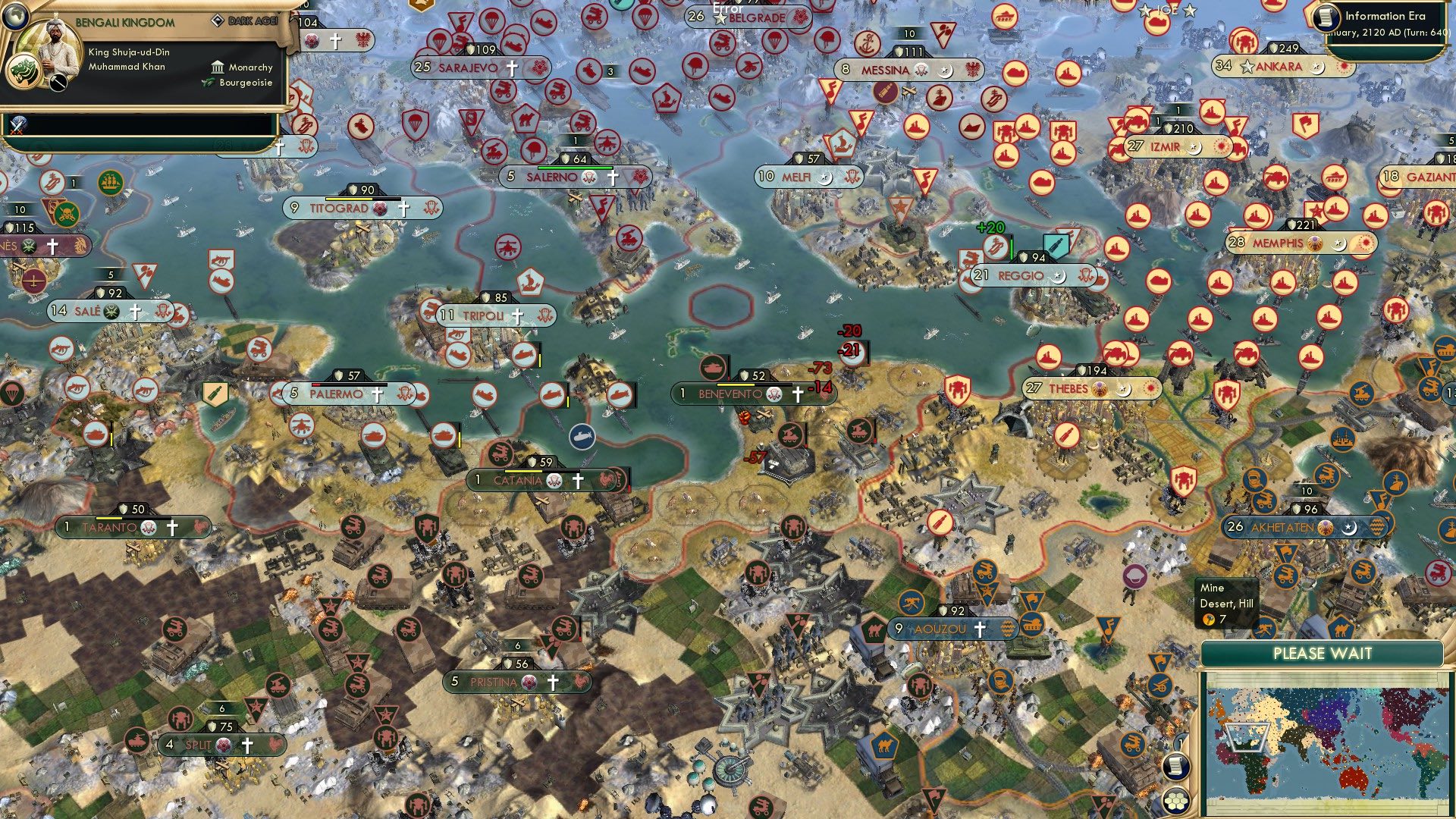Click the religion cross on Palermo's banner
The height and width of the screenshot is (819, 1456).
tap(377, 395)
